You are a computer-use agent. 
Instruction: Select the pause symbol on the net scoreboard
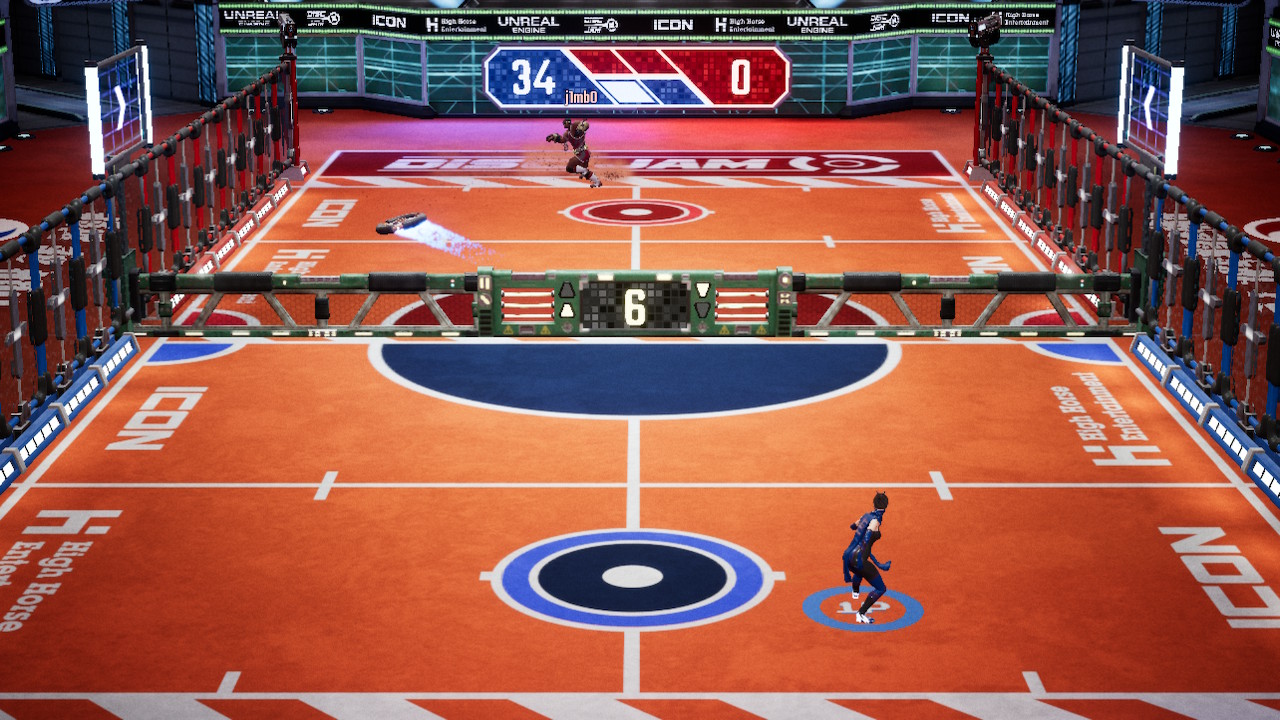click(x=484, y=284)
